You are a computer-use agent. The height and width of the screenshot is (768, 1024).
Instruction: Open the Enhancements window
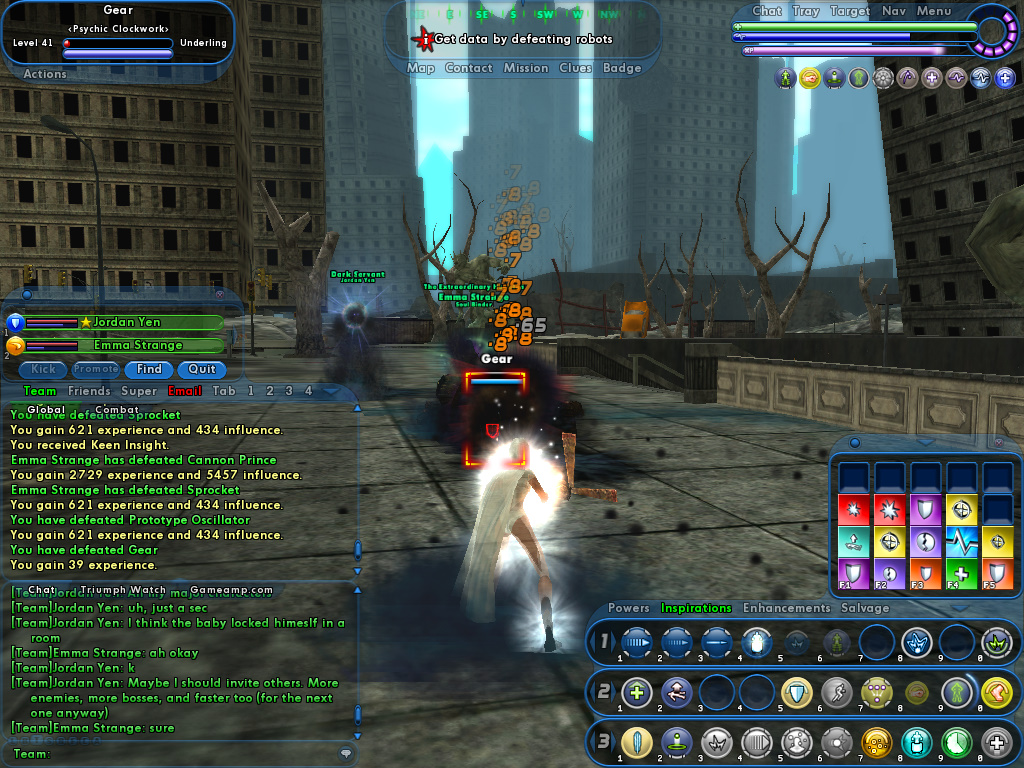pos(786,608)
